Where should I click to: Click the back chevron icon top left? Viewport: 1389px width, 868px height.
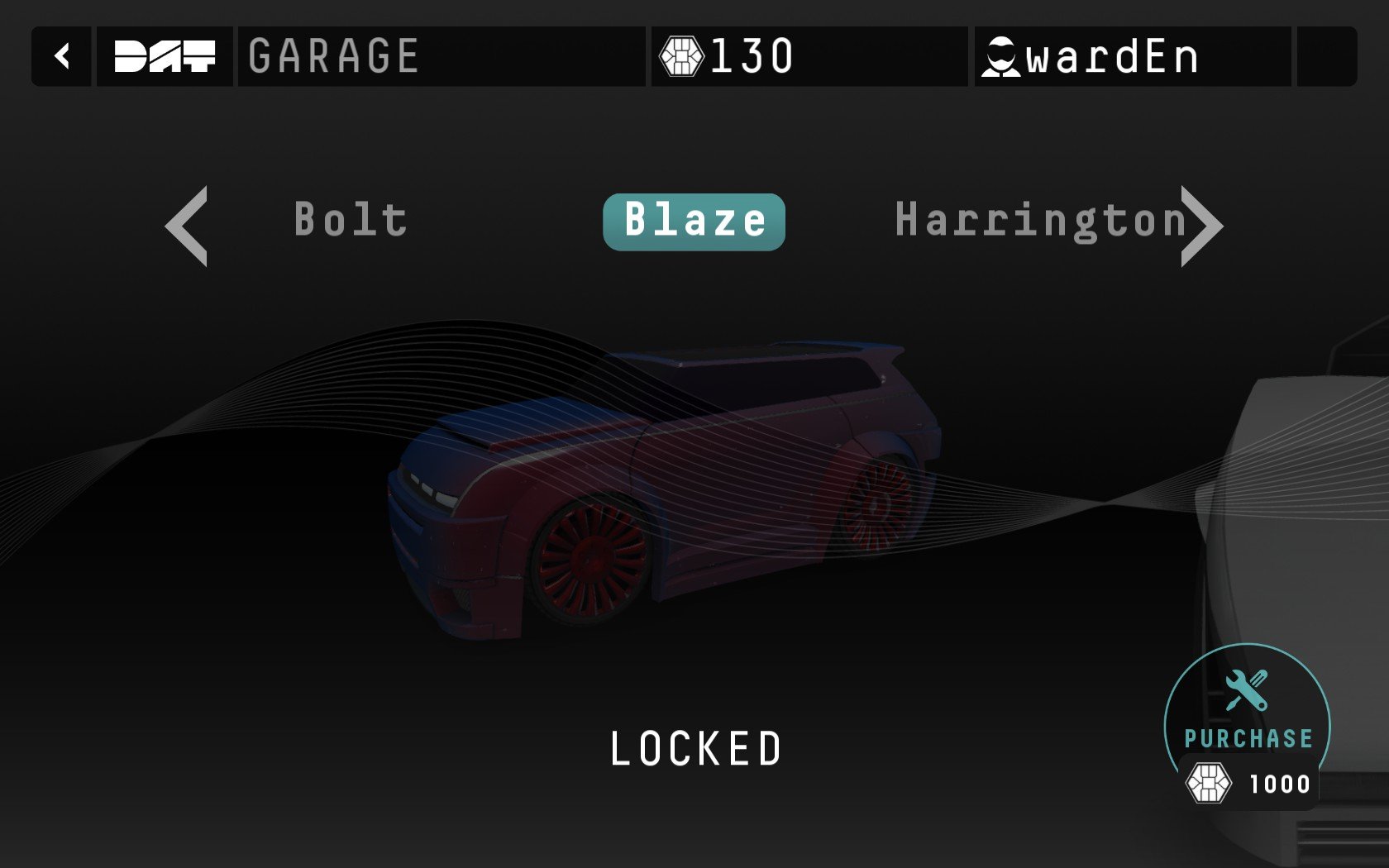[61, 56]
